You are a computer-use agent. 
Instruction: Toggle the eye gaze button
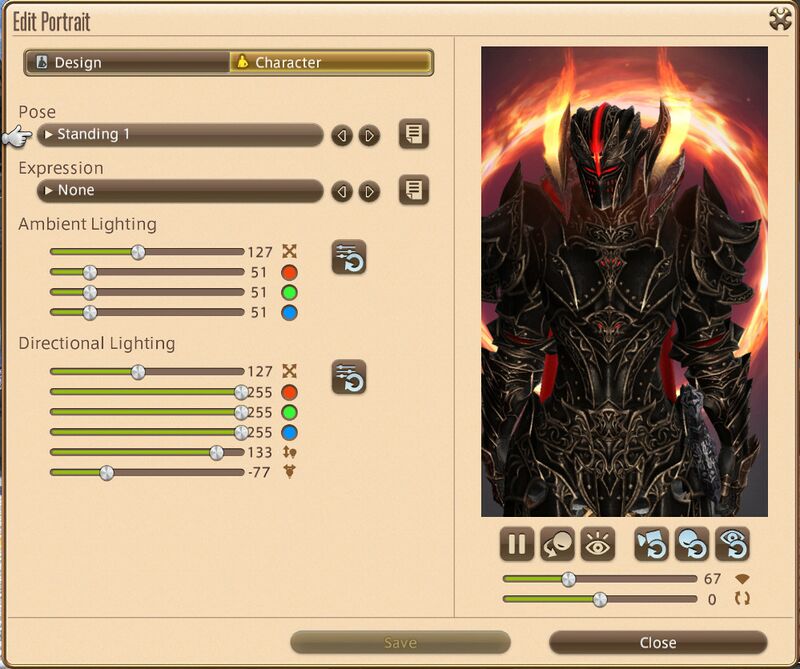pos(597,545)
